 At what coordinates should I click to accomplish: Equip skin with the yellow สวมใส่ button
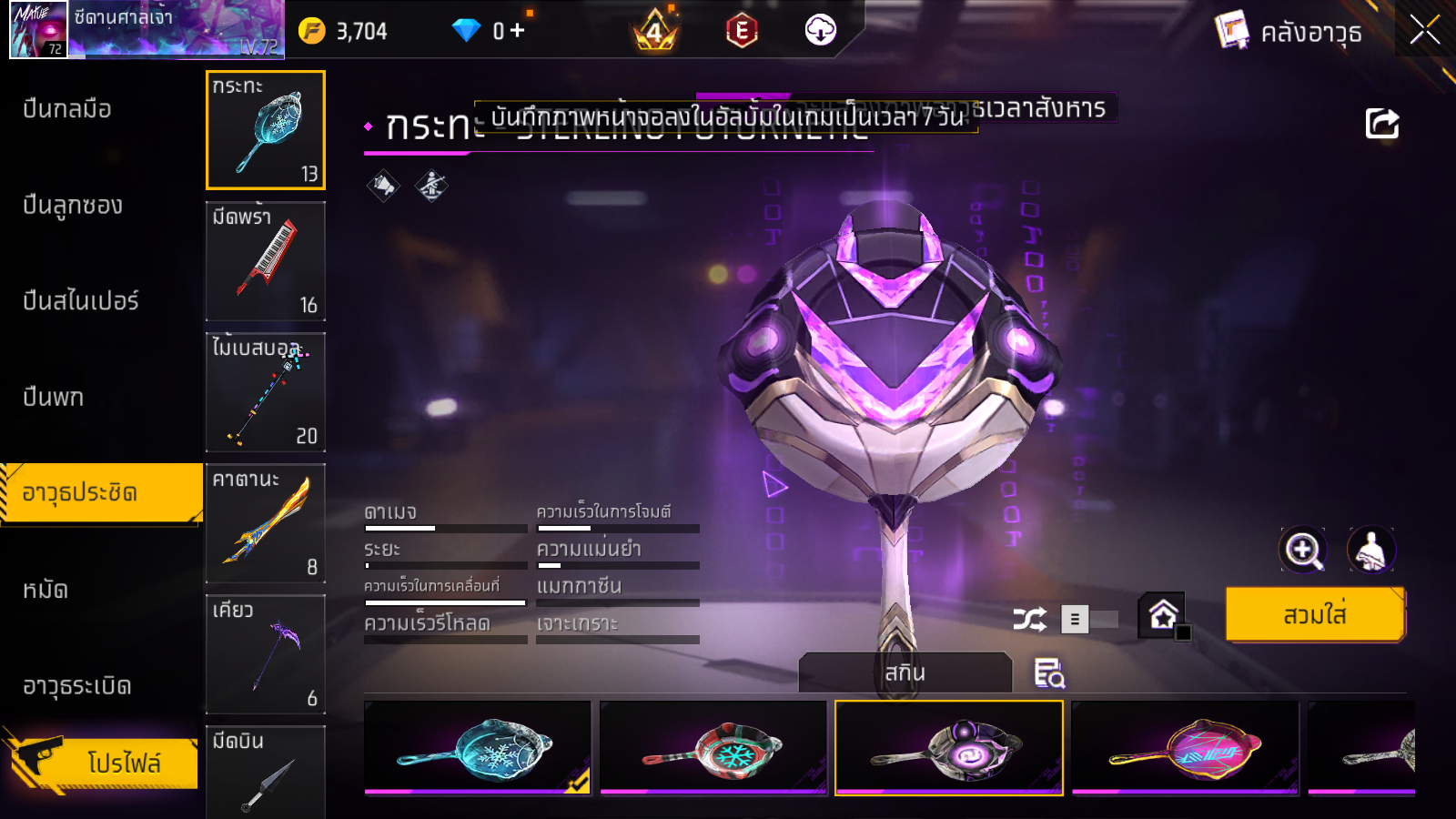(x=1315, y=615)
